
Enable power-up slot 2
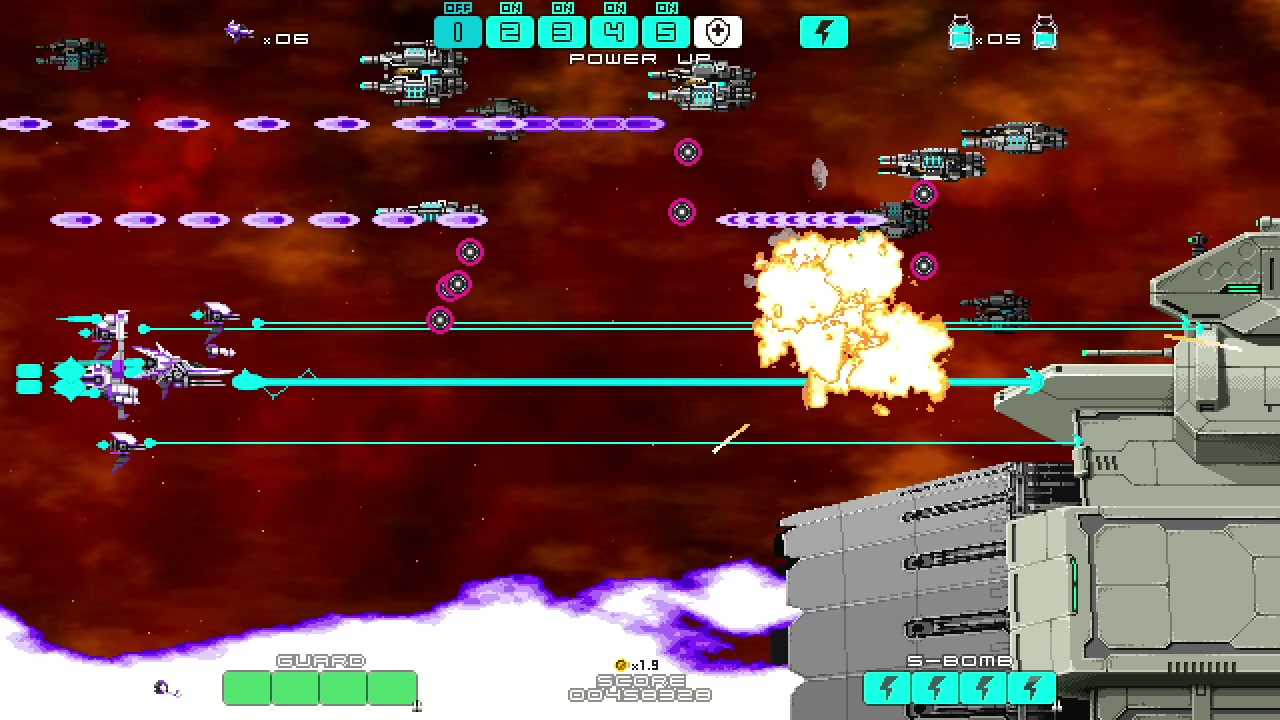coord(510,31)
